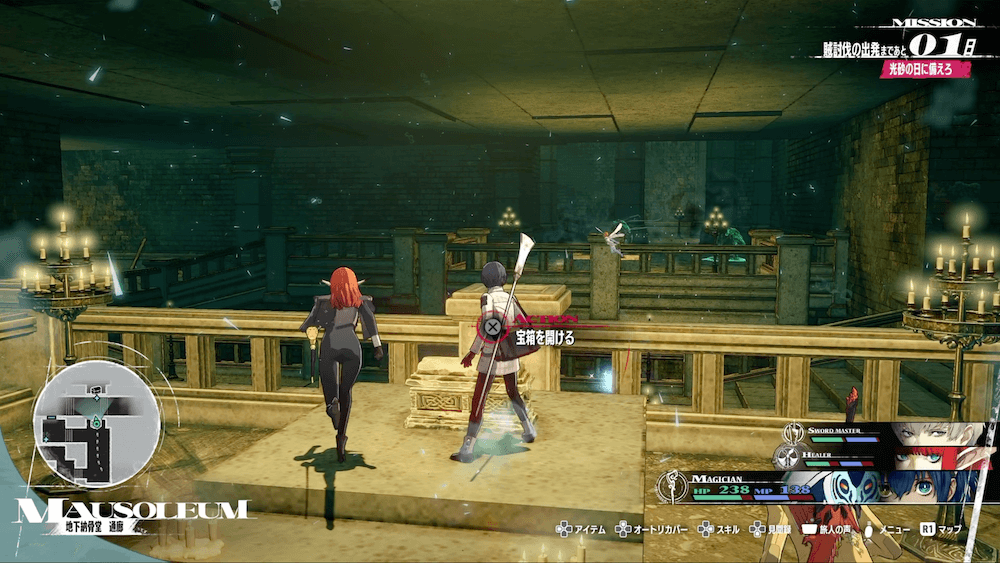
Task: Choose the 宝箱を開ける open-chest prompt
Action: pos(530,337)
